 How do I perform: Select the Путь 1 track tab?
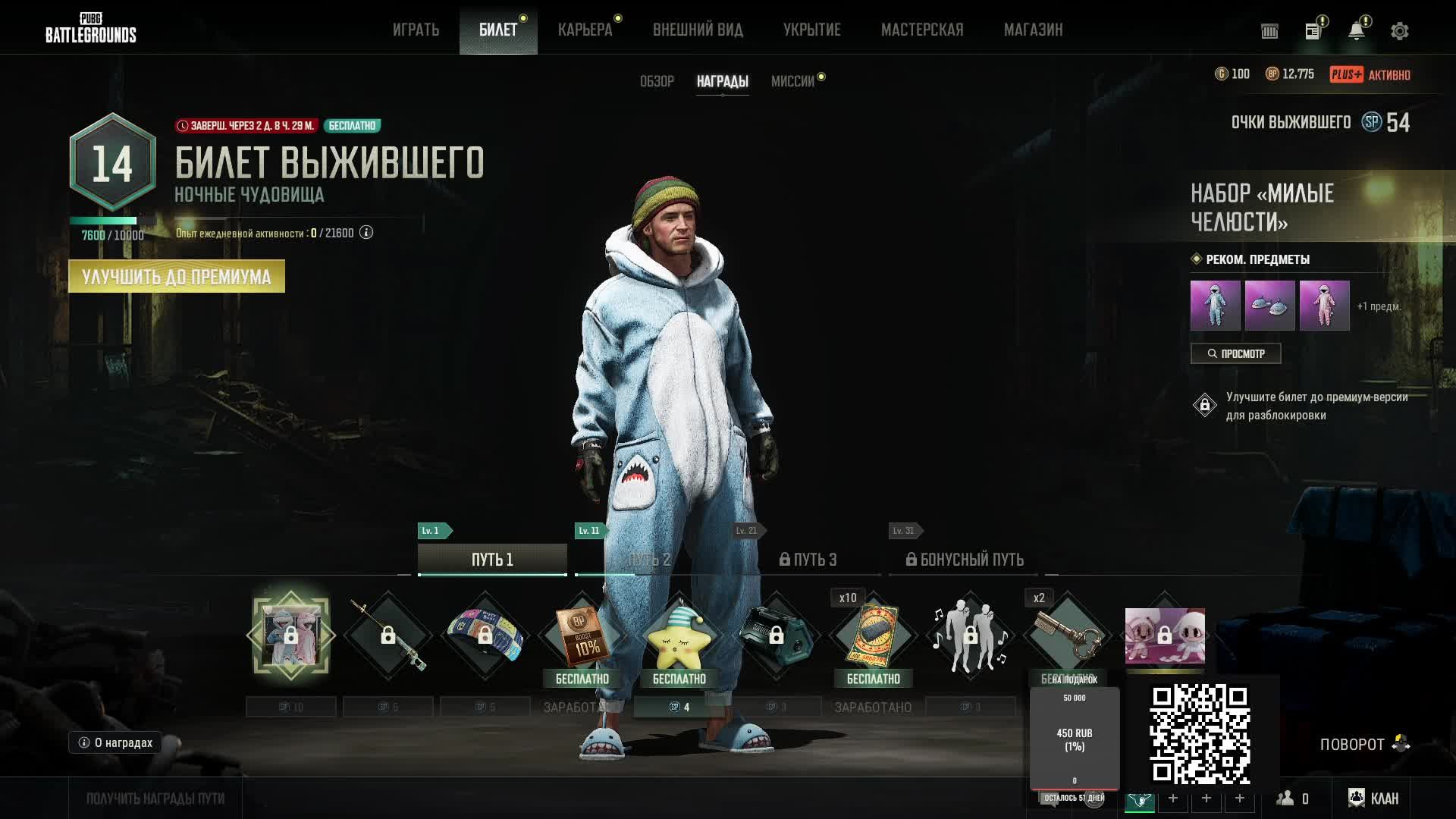point(492,560)
